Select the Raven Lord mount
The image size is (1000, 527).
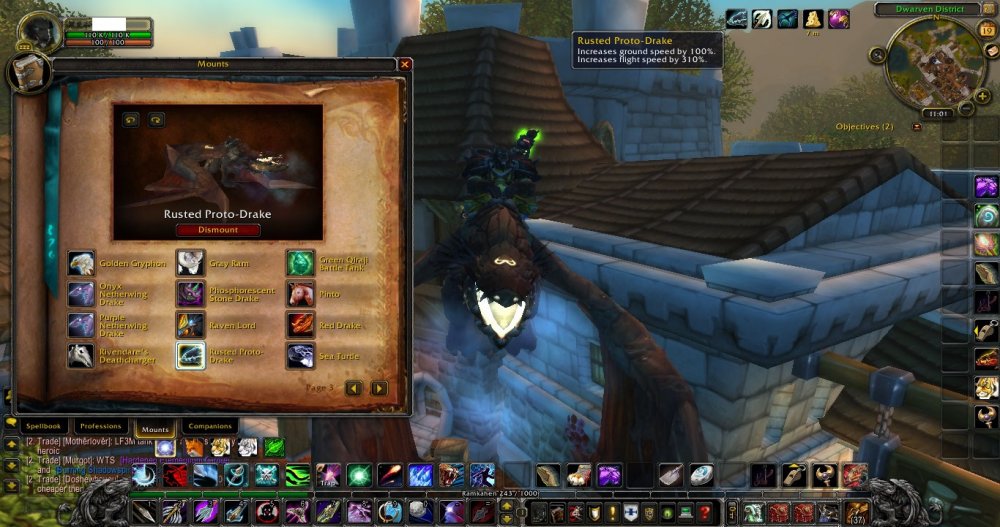[x=190, y=325]
